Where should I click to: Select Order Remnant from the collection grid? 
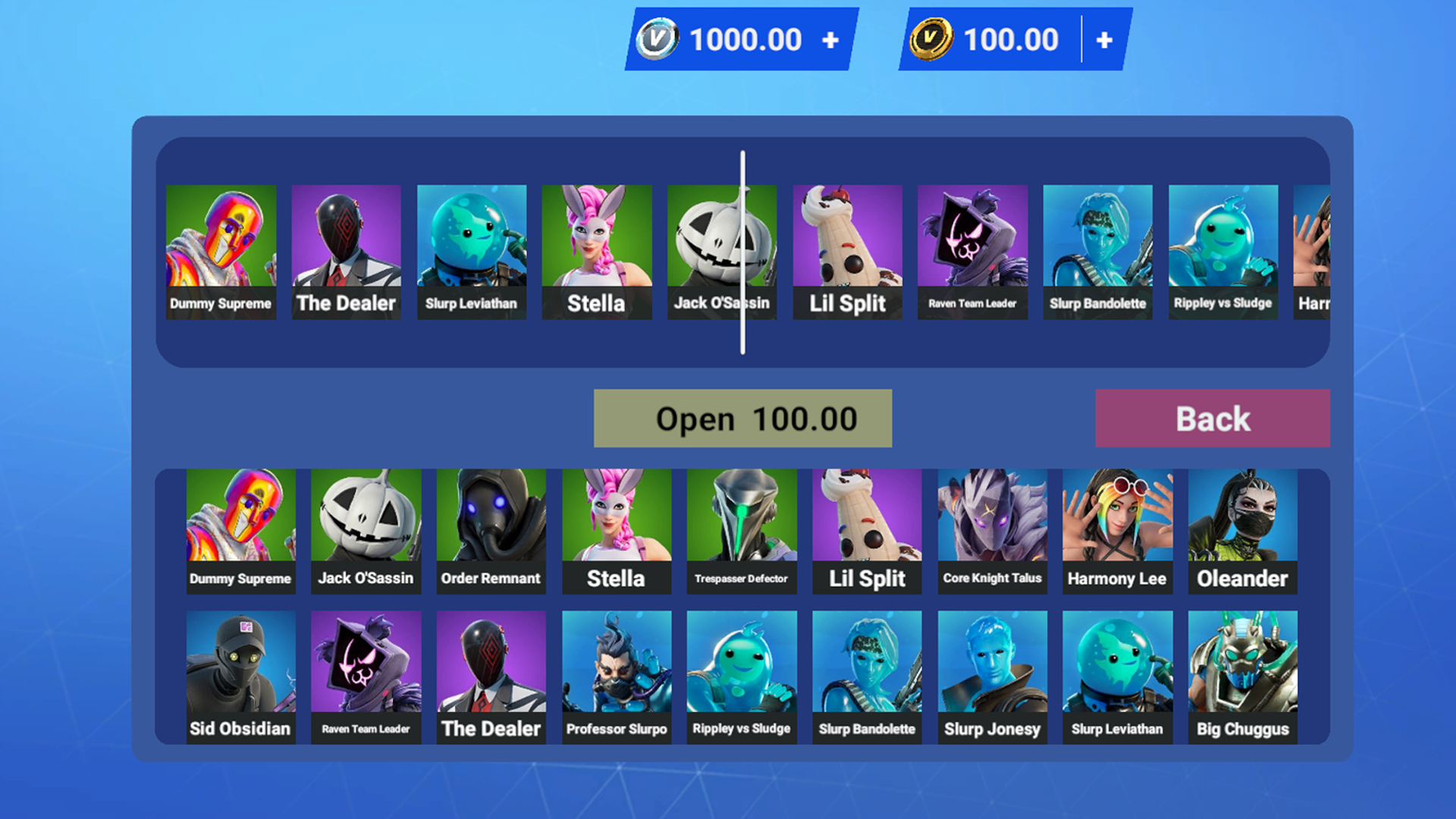(491, 527)
